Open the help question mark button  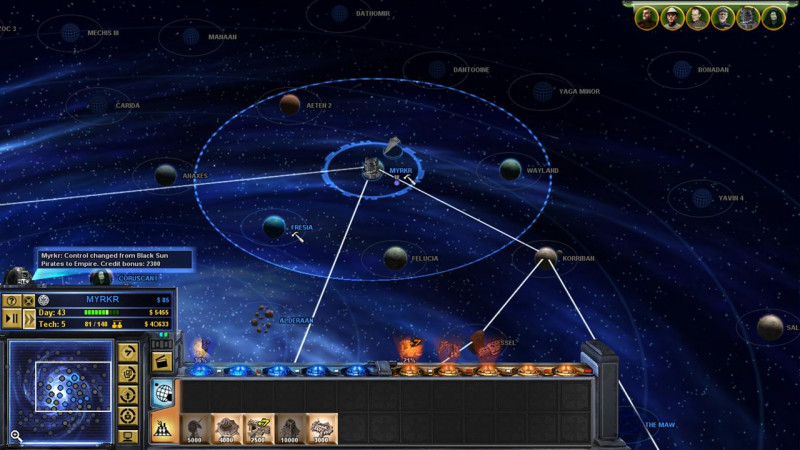(x=12, y=301)
